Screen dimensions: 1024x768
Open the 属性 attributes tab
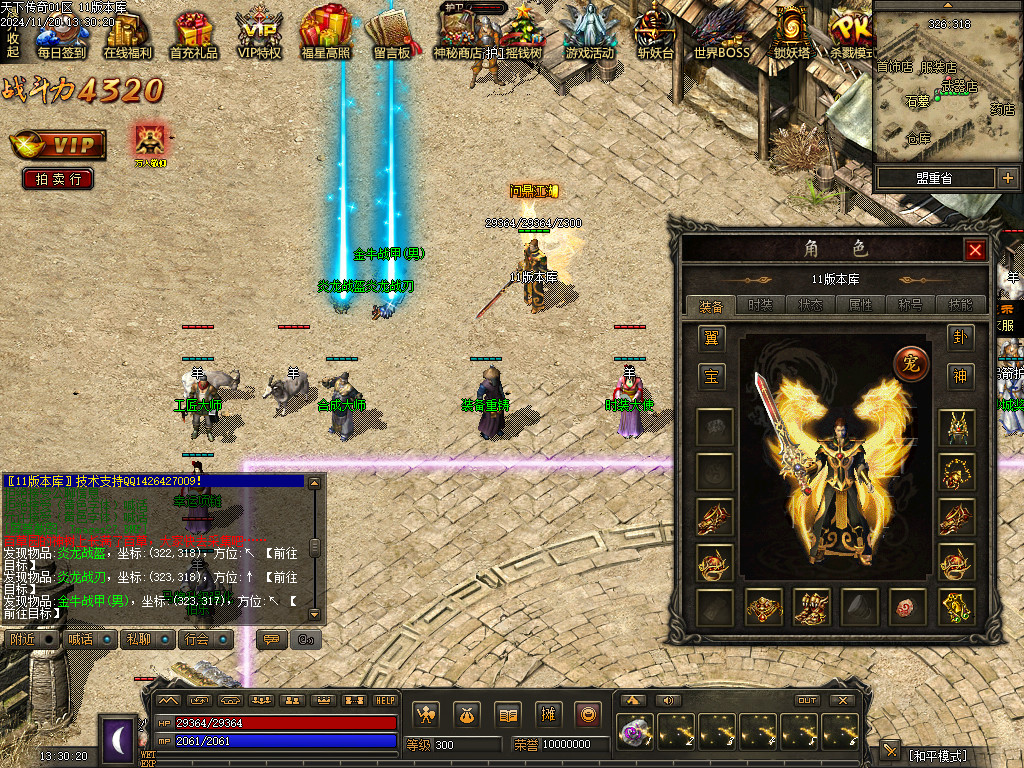(860, 305)
